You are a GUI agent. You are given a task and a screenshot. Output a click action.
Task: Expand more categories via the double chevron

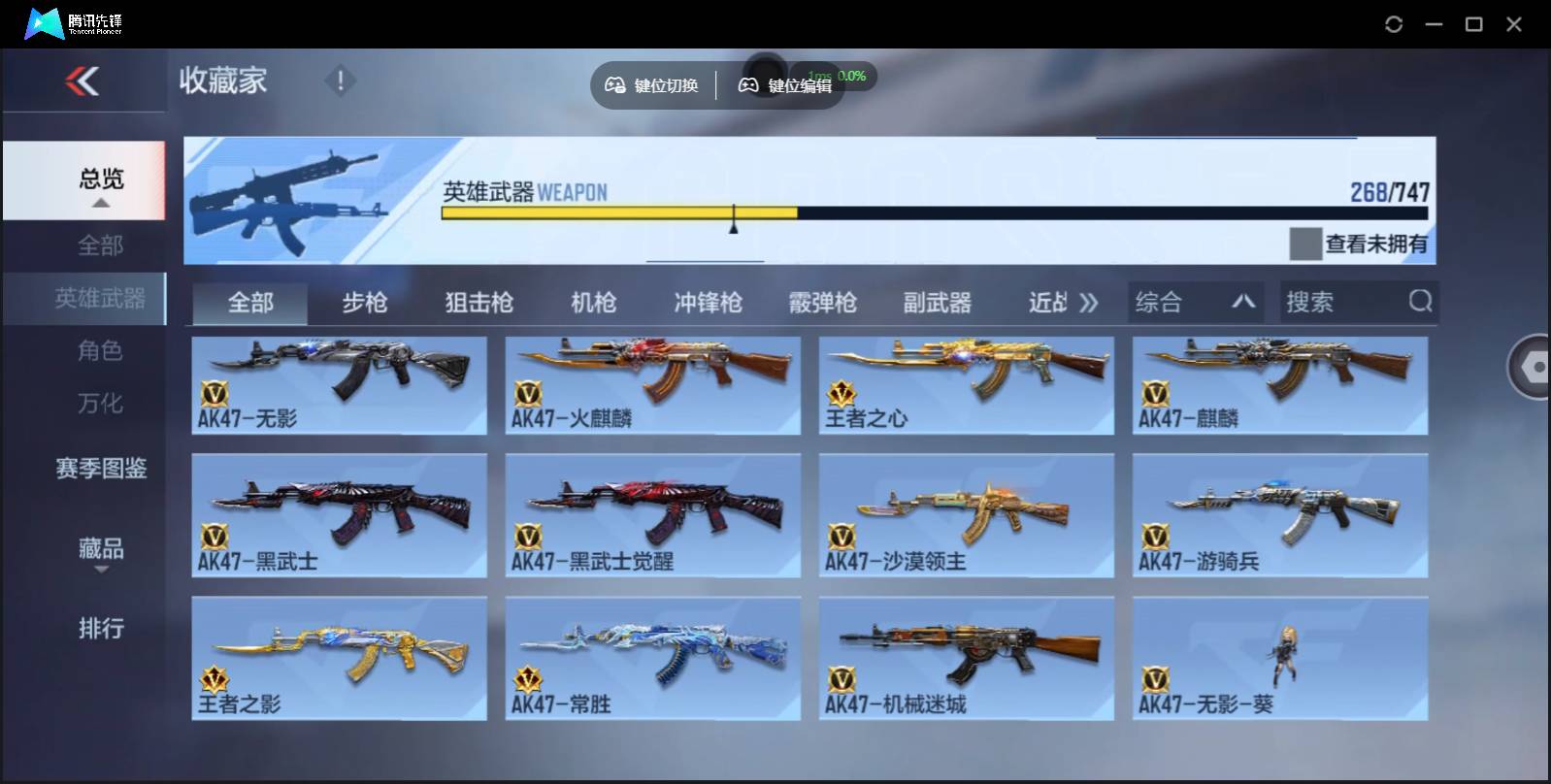coord(1089,302)
